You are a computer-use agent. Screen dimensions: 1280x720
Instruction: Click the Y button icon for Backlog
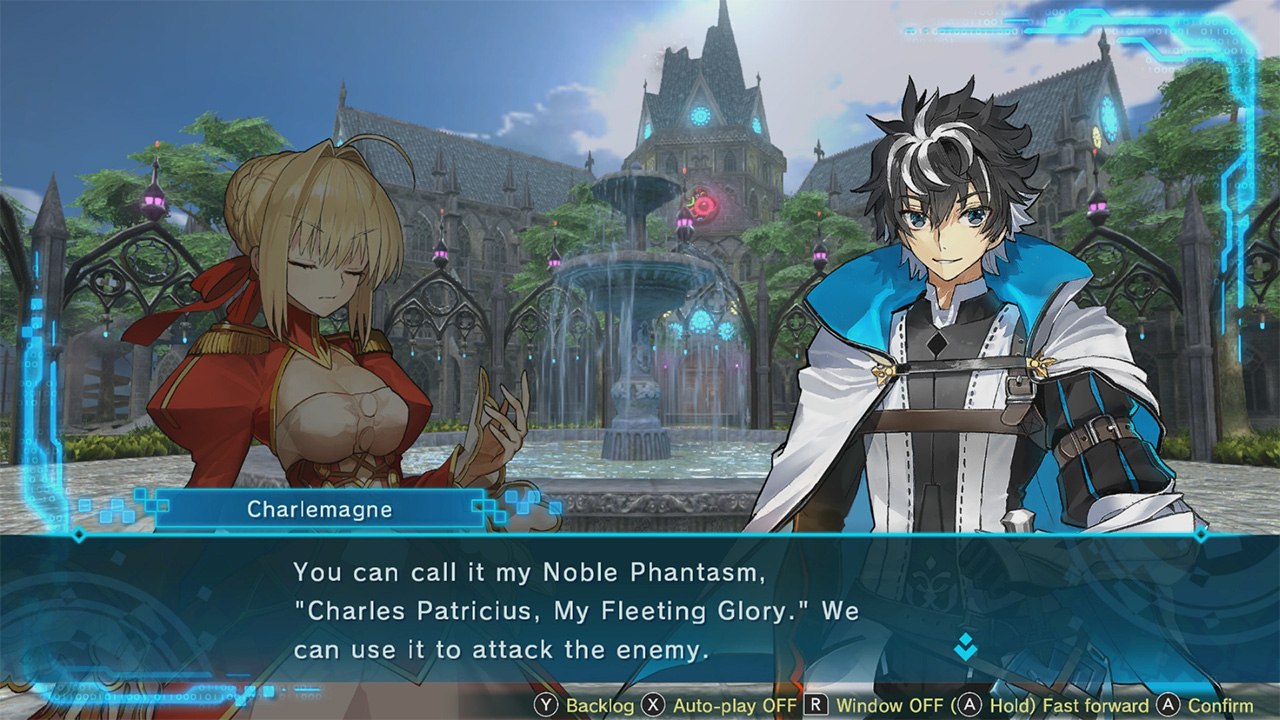[x=546, y=705]
